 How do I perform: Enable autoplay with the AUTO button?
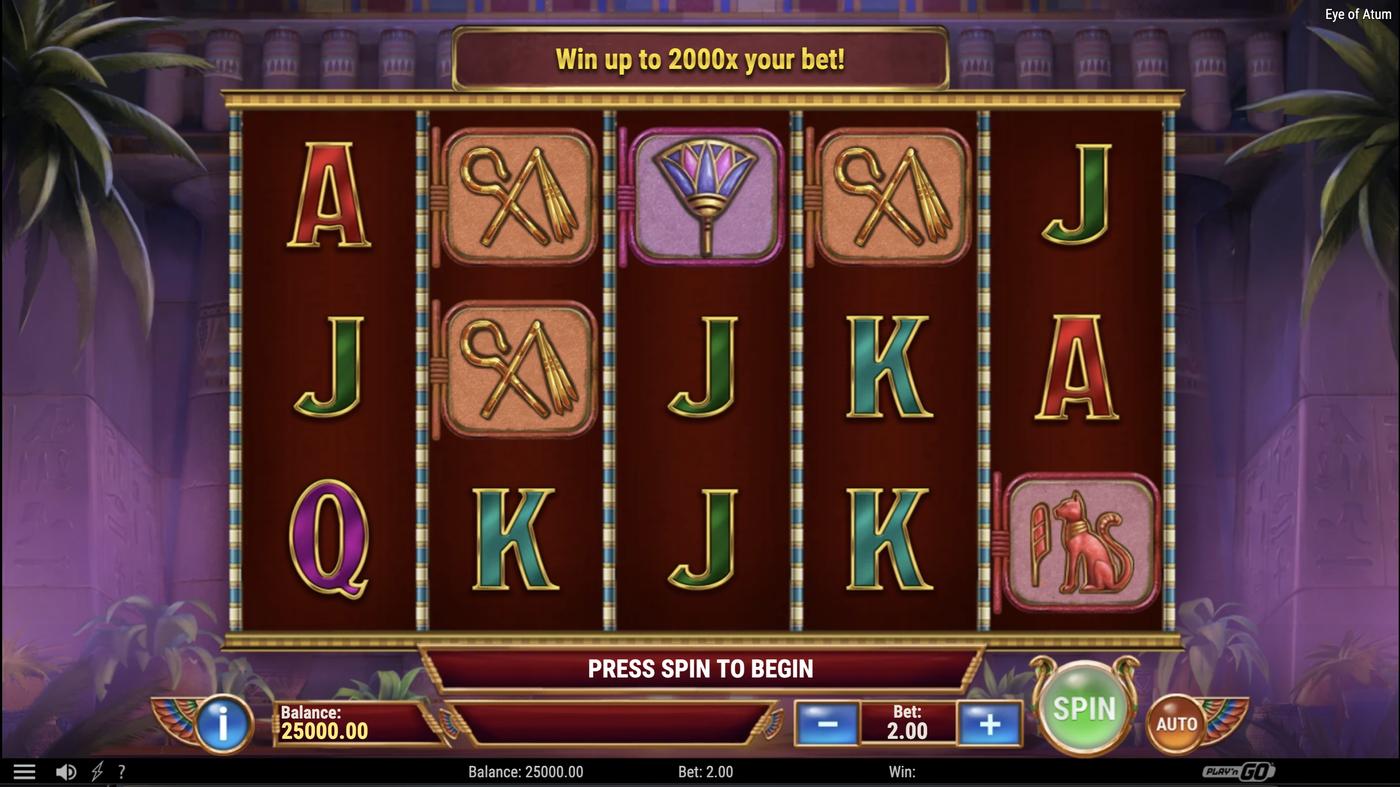pos(1178,722)
